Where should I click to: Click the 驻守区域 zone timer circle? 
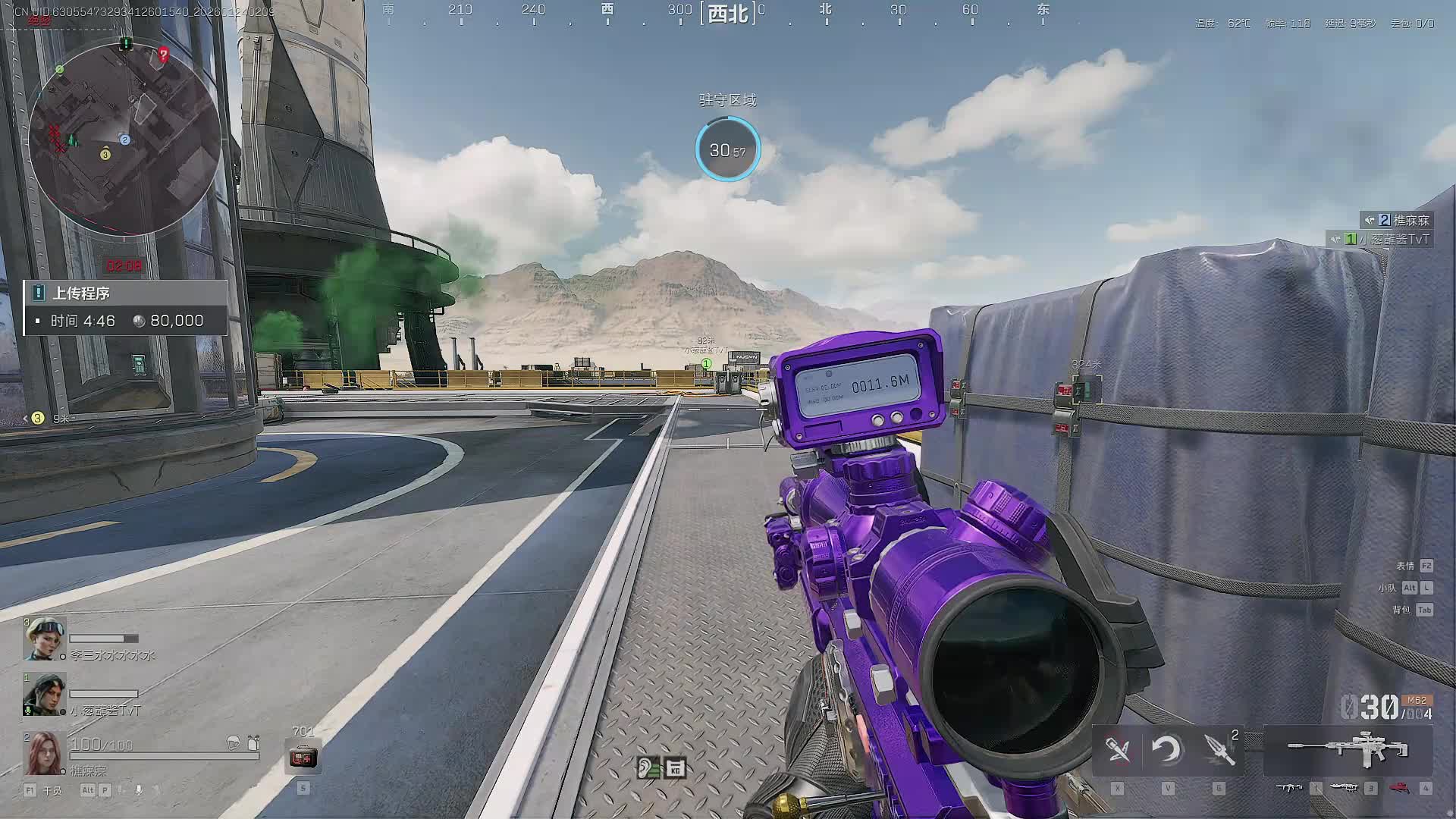[x=727, y=149]
